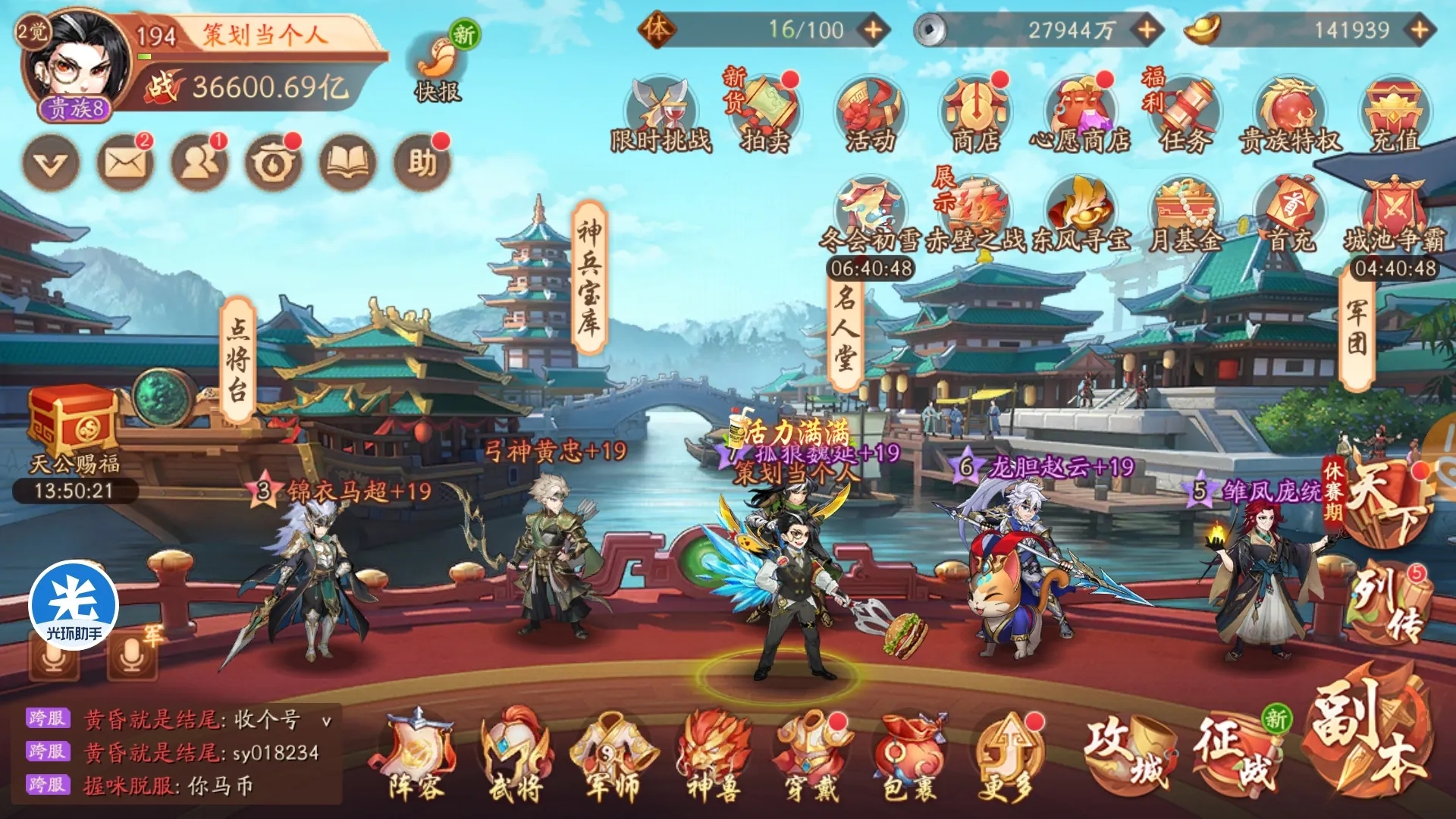Add stamina with the 体 plus button

(x=874, y=30)
